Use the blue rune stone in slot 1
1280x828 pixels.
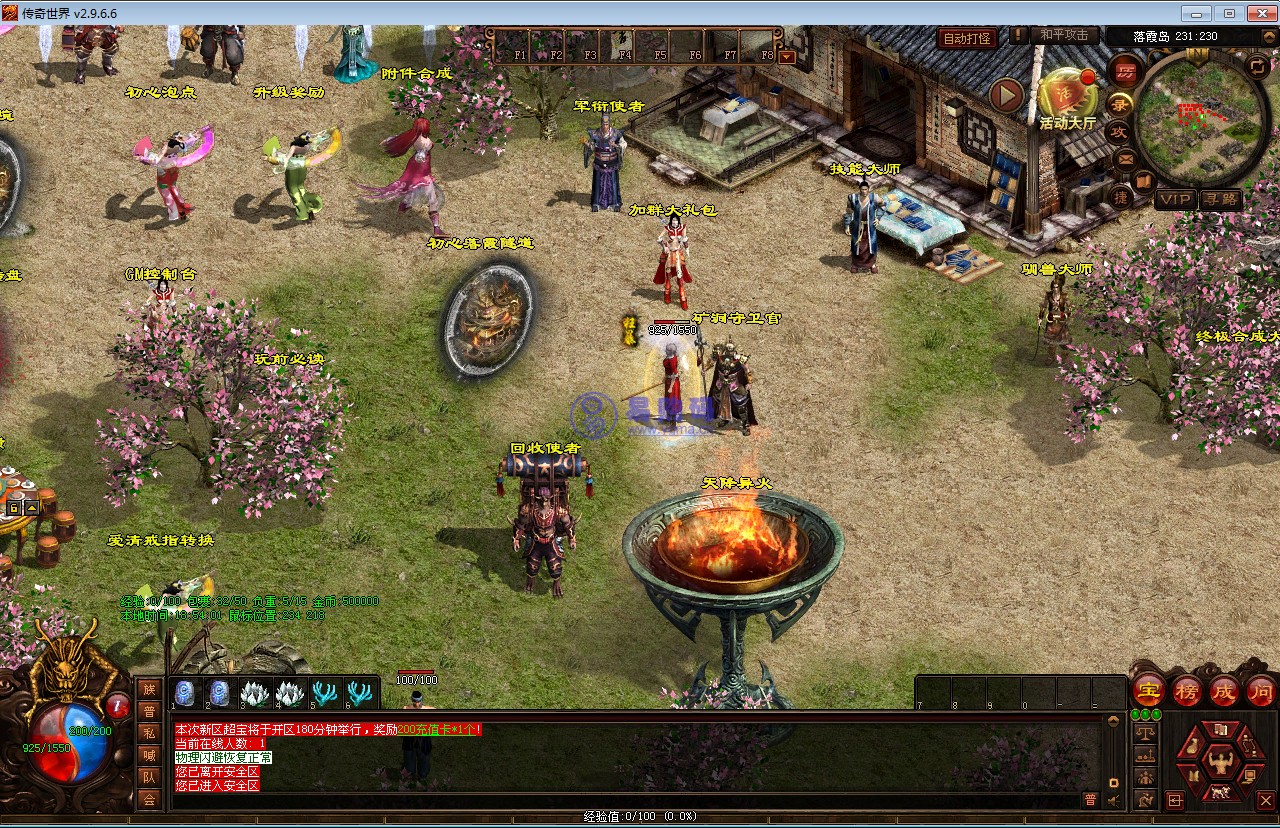click(x=184, y=693)
